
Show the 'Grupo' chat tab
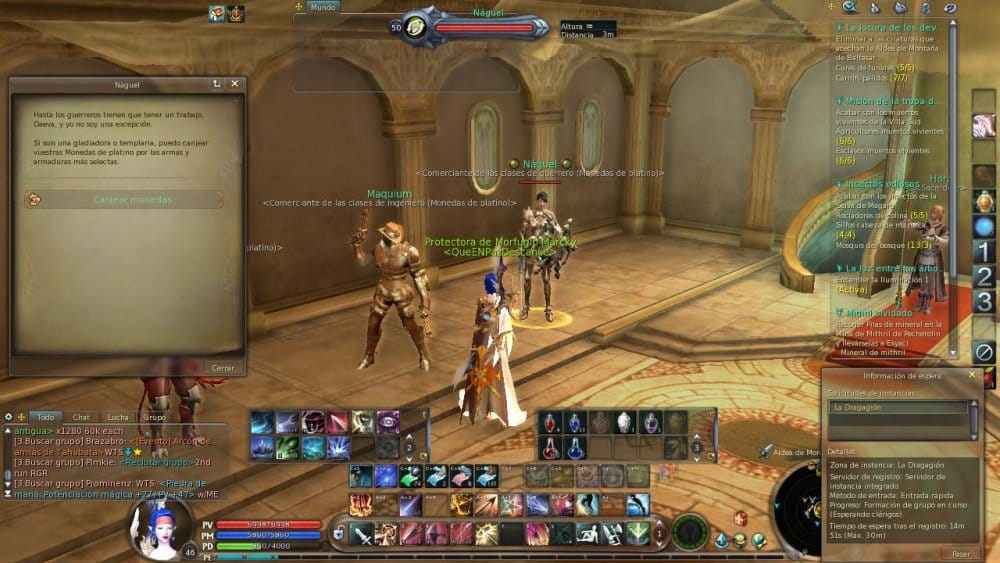pos(153,416)
